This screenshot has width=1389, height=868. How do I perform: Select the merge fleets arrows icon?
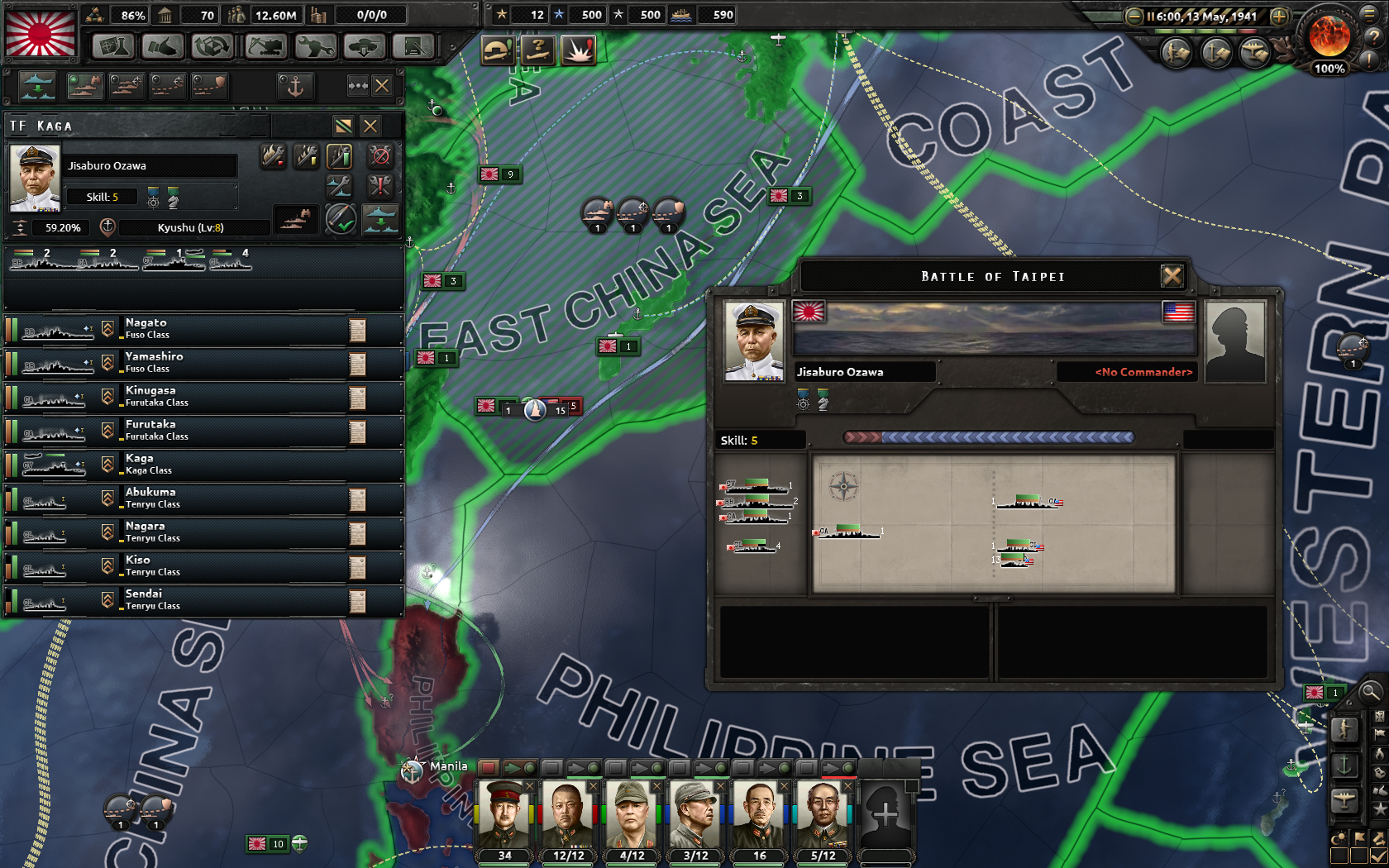(x=359, y=86)
